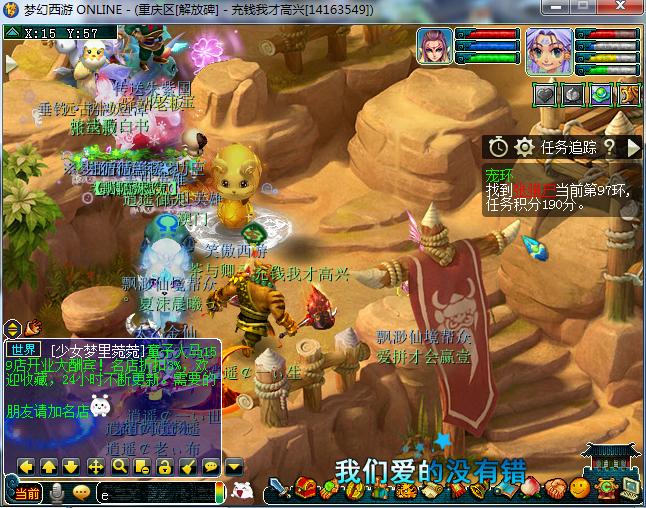Viewport: 646px width, 508px height.
Task: Open the quest tracker gear settings
Action: [523, 147]
